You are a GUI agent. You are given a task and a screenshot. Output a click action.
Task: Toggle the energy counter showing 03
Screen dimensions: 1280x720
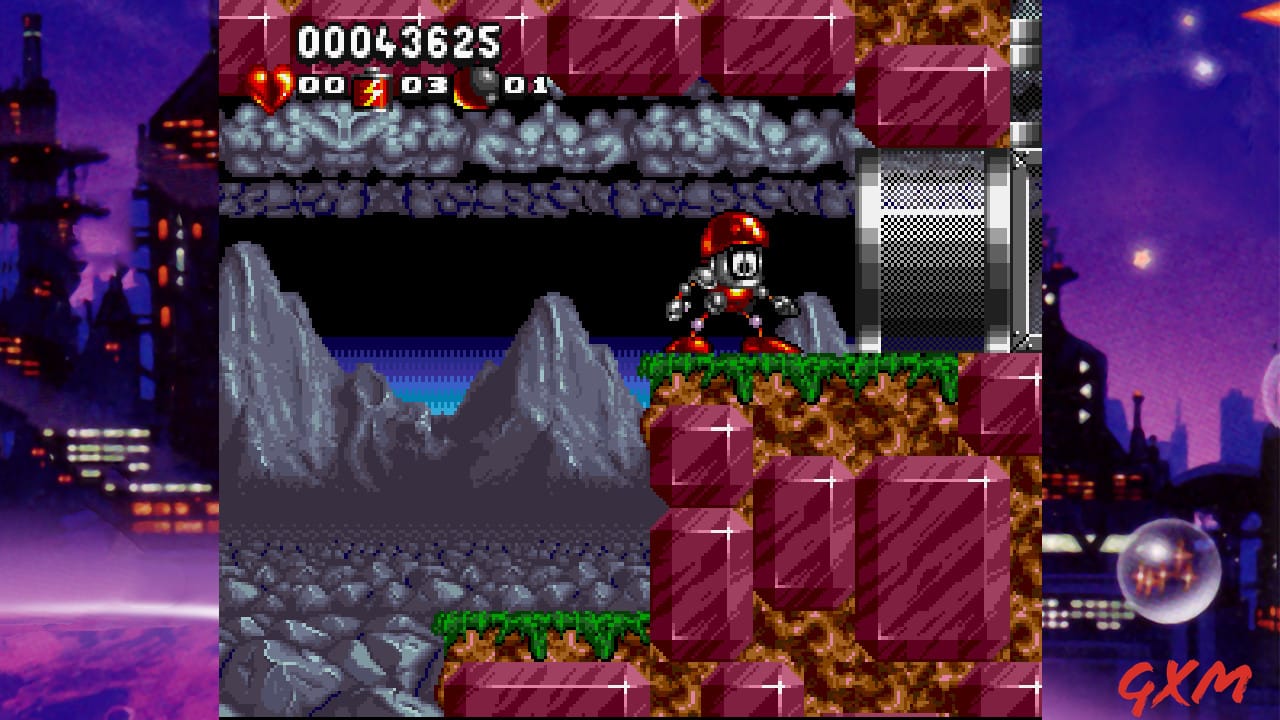coord(424,86)
